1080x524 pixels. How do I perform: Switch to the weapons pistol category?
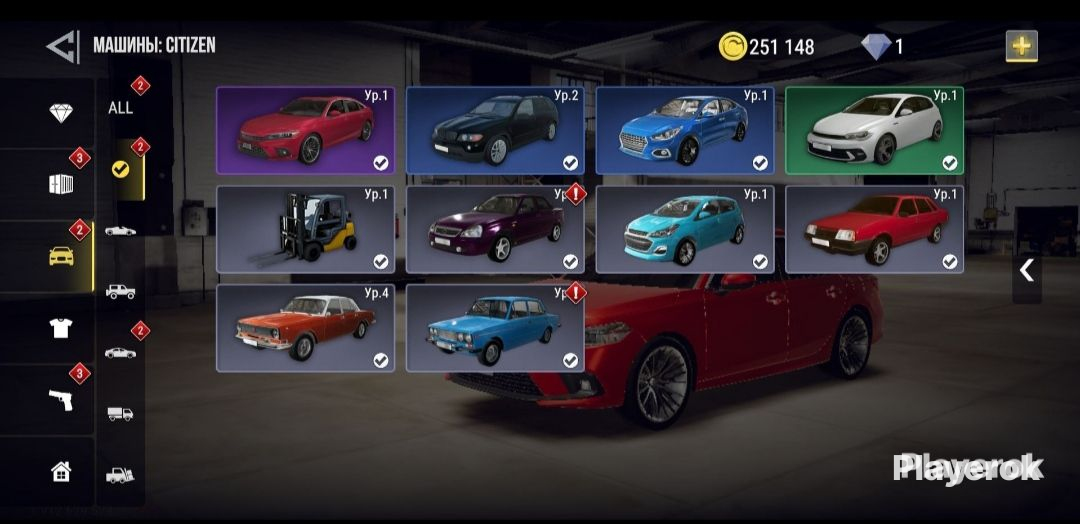tap(61, 399)
